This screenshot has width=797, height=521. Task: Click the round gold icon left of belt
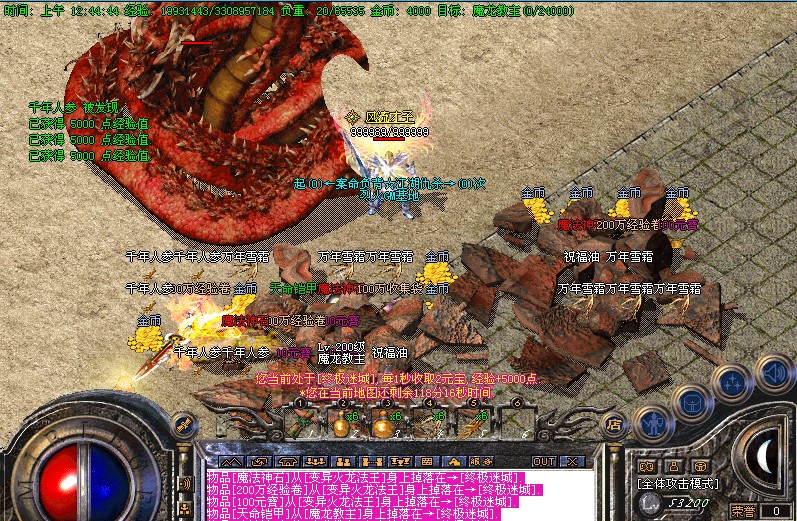[184, 424]
